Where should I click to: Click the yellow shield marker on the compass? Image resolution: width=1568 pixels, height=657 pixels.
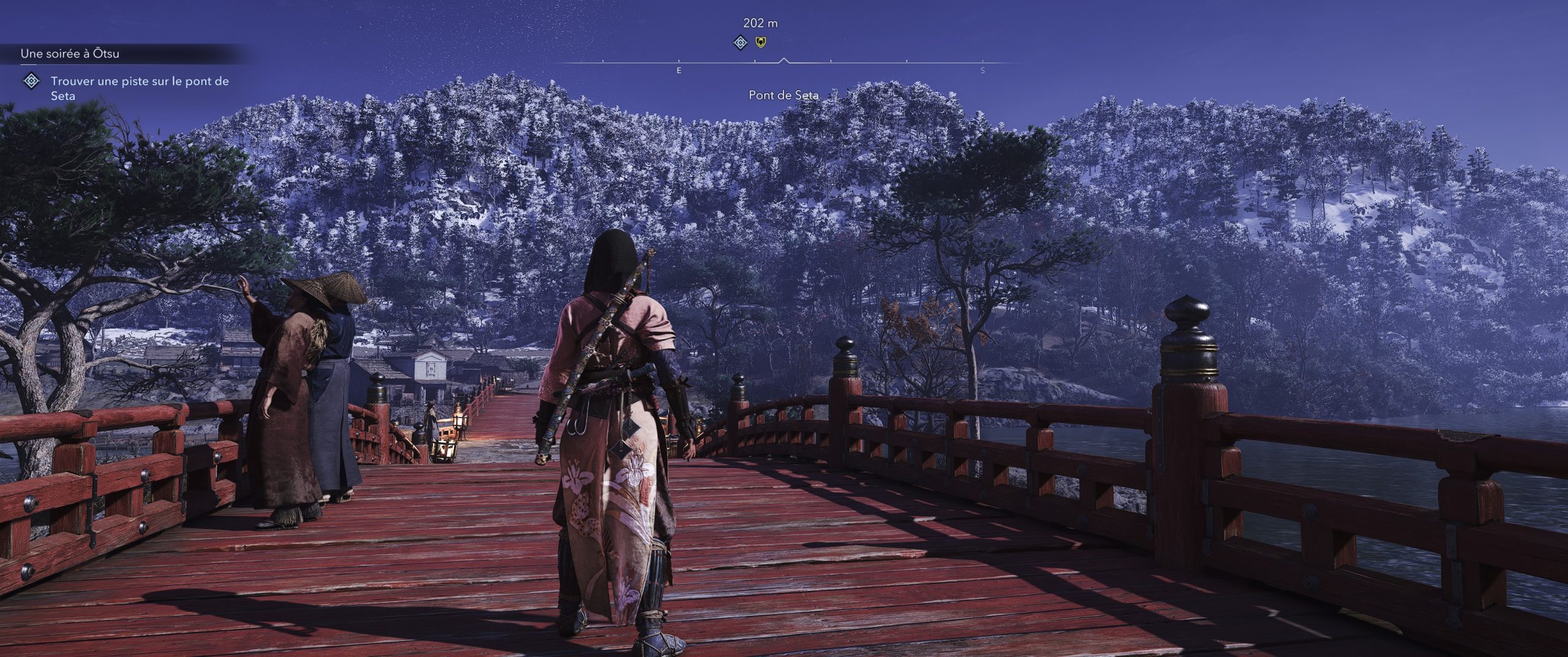tap(760, 42)
